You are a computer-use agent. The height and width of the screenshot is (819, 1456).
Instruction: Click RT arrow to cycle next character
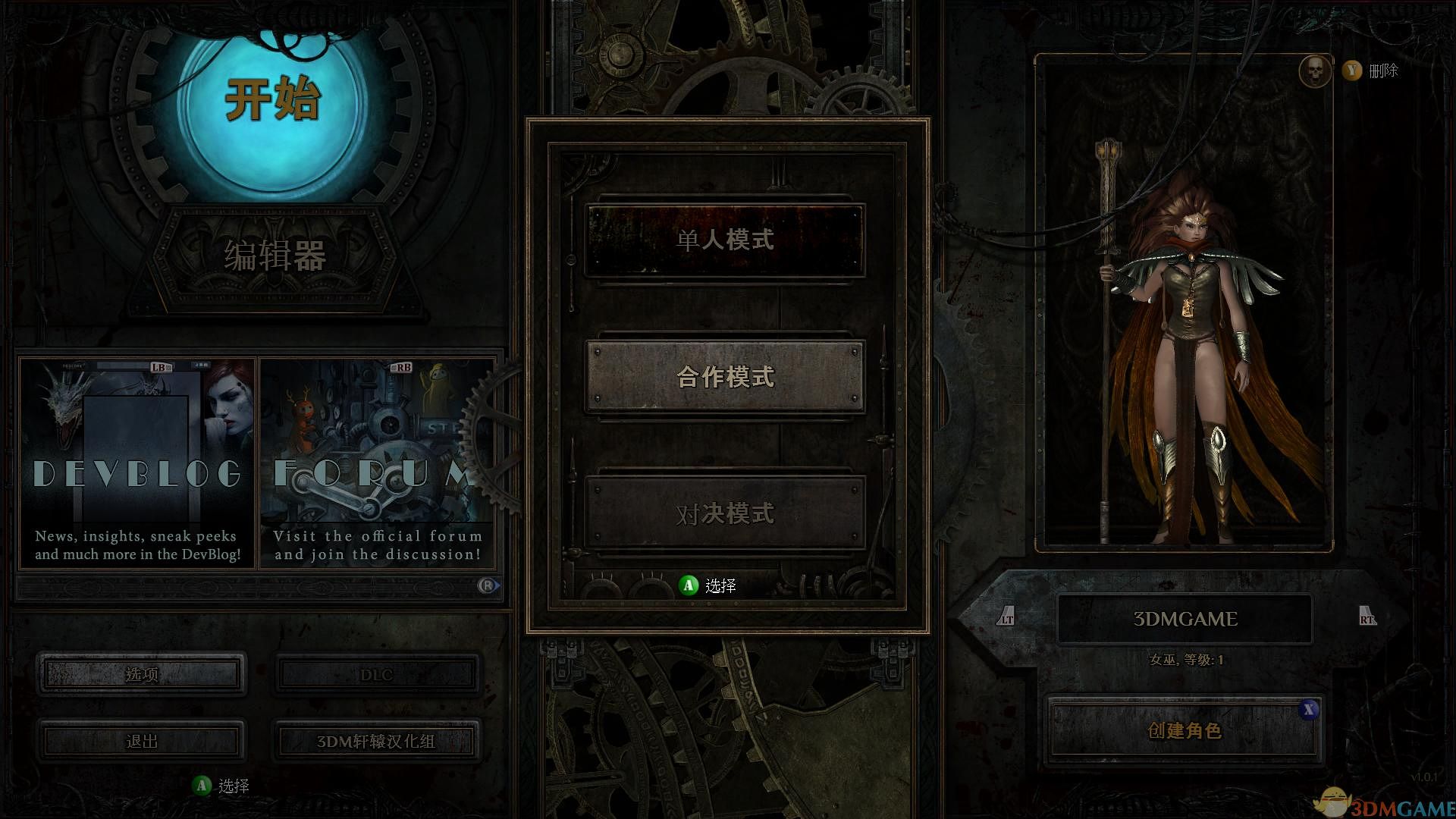(1365, 618)
